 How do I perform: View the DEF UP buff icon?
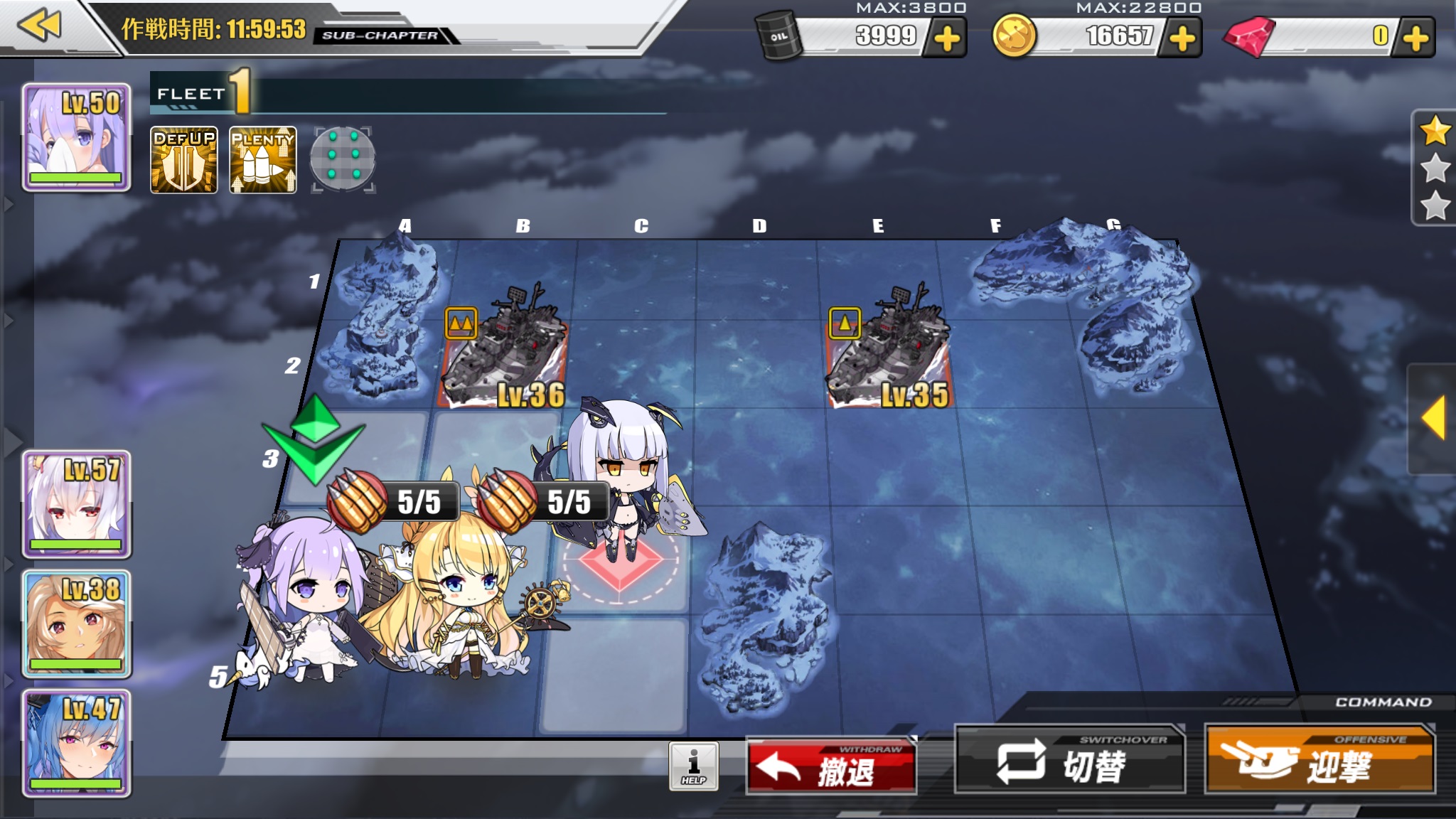184,160
